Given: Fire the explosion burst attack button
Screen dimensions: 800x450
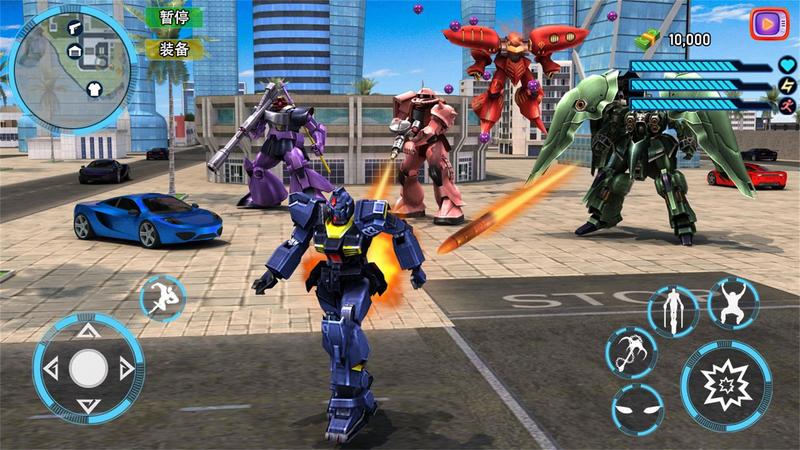Looking at the screenshot, I should click(x=726, y=385).
